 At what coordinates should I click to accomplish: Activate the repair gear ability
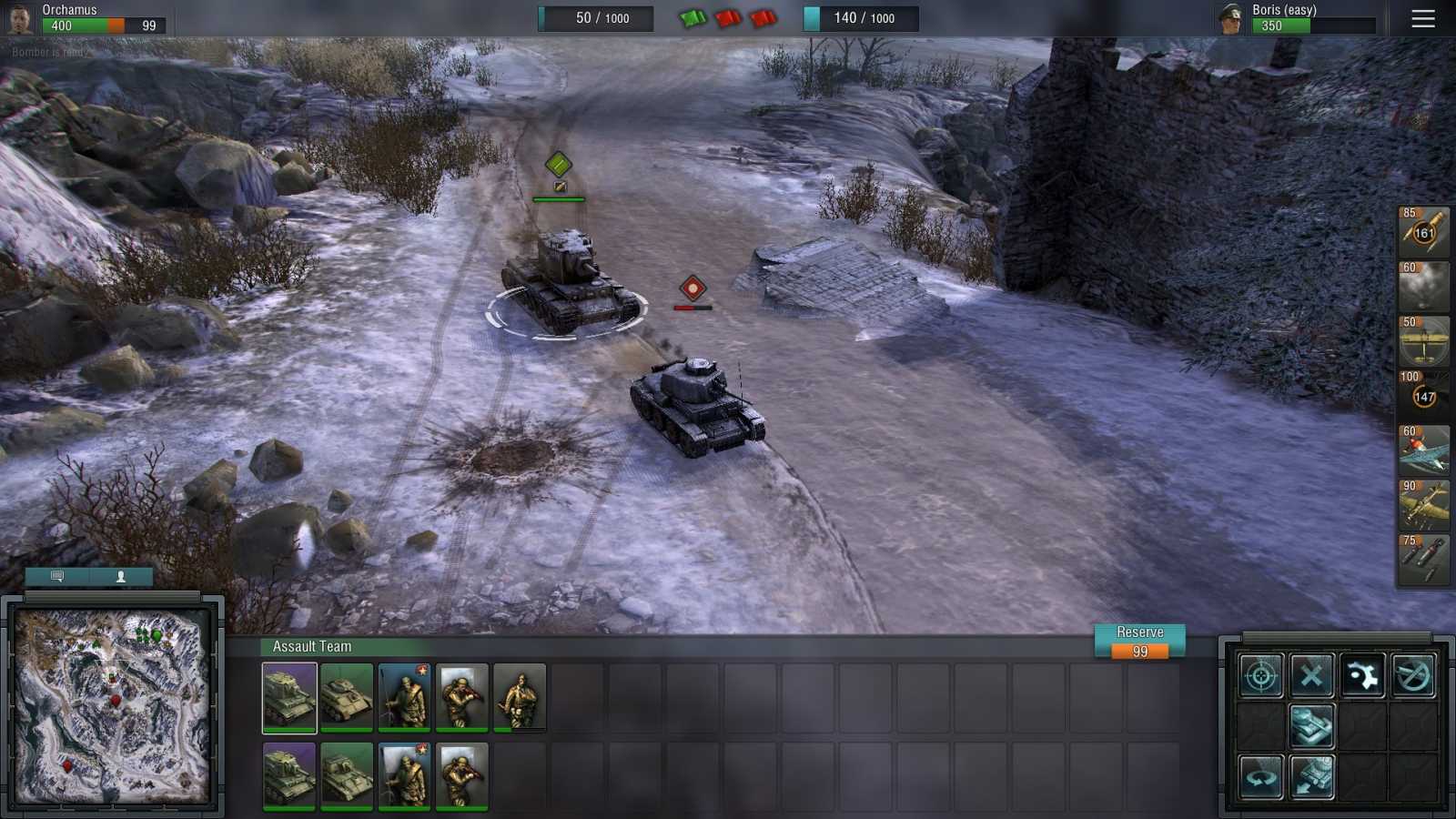tap(1363, 677)
